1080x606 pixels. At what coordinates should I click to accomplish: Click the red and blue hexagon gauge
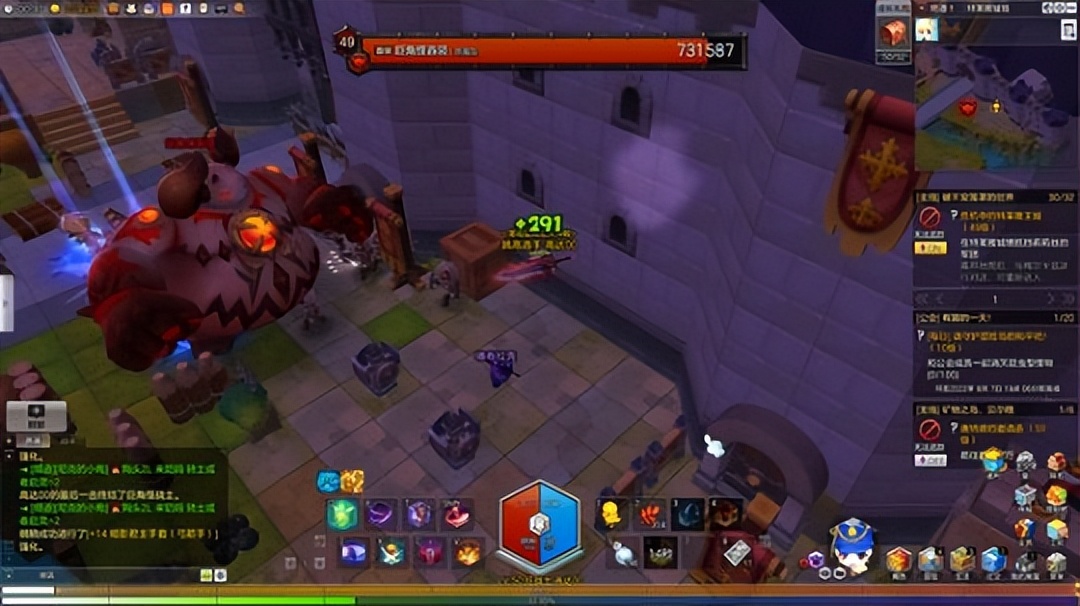click(539, 527)
